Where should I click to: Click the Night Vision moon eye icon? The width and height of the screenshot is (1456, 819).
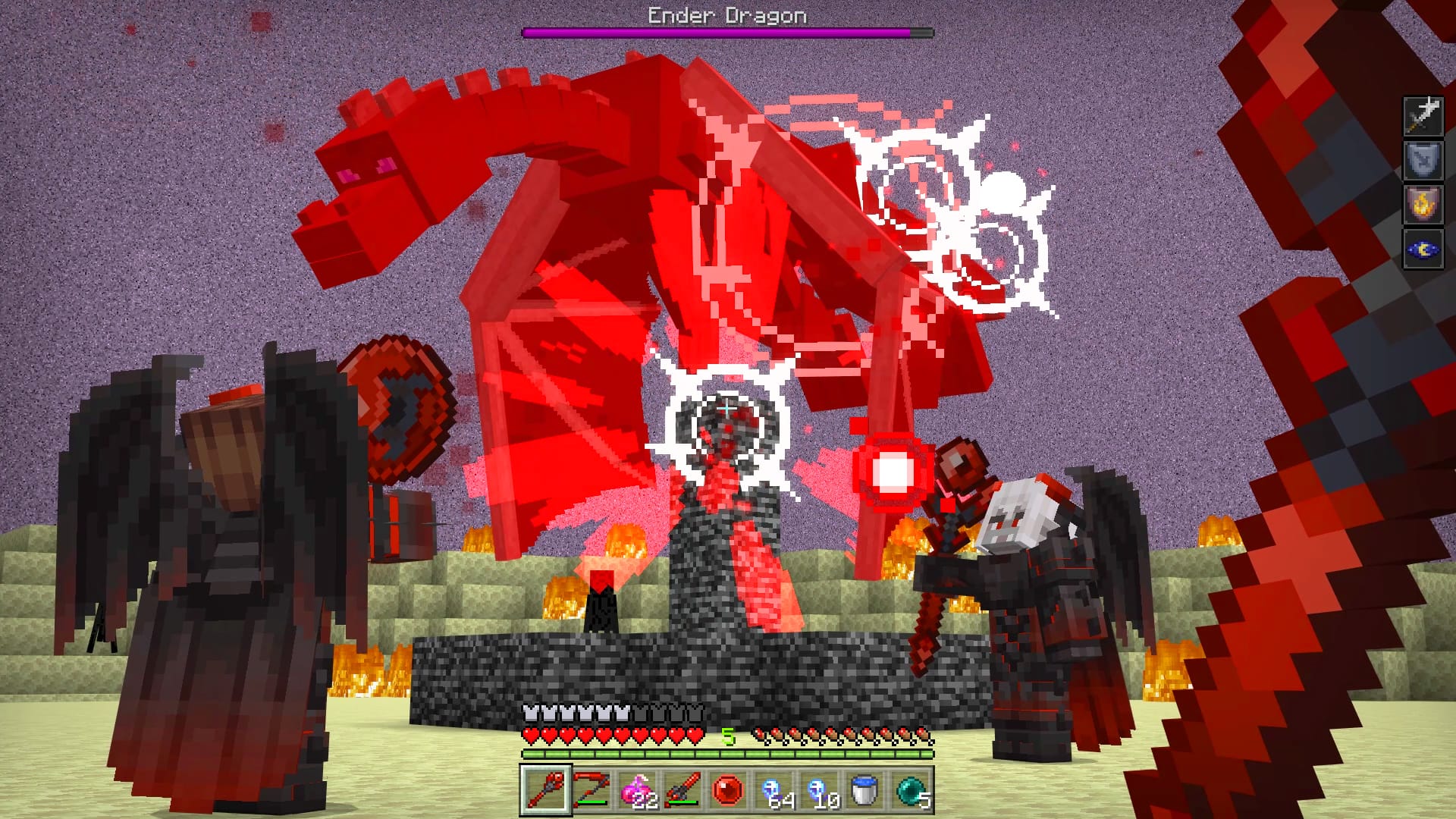click(x=1423, y=249)
